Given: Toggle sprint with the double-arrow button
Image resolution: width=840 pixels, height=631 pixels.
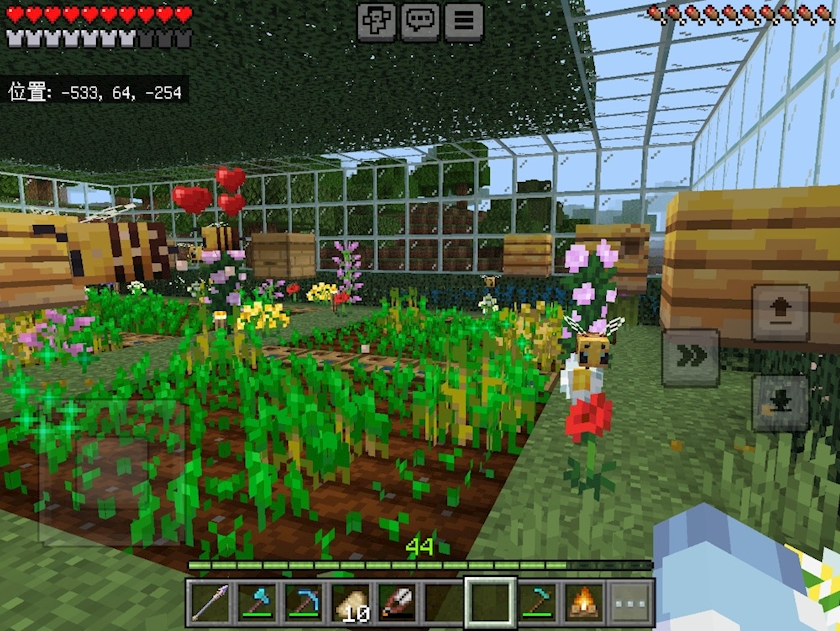Looking at the screenshot, I should [690, 357].
